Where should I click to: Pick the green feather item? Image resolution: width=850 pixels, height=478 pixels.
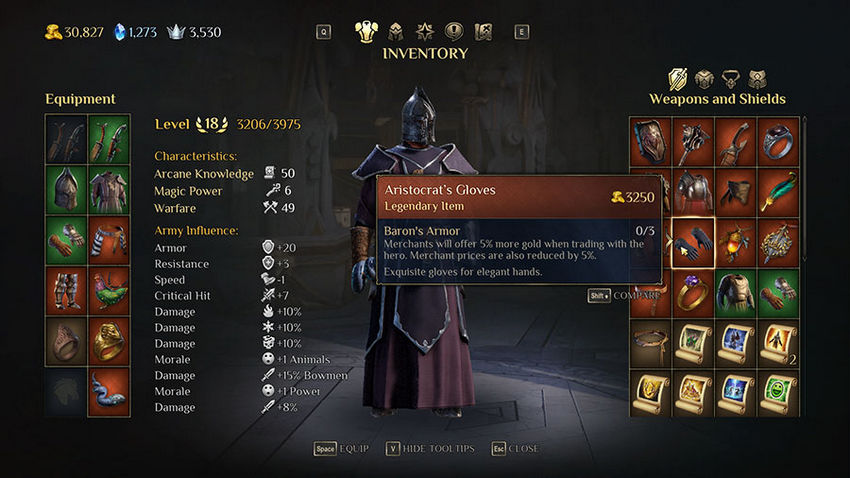(778, 189)
